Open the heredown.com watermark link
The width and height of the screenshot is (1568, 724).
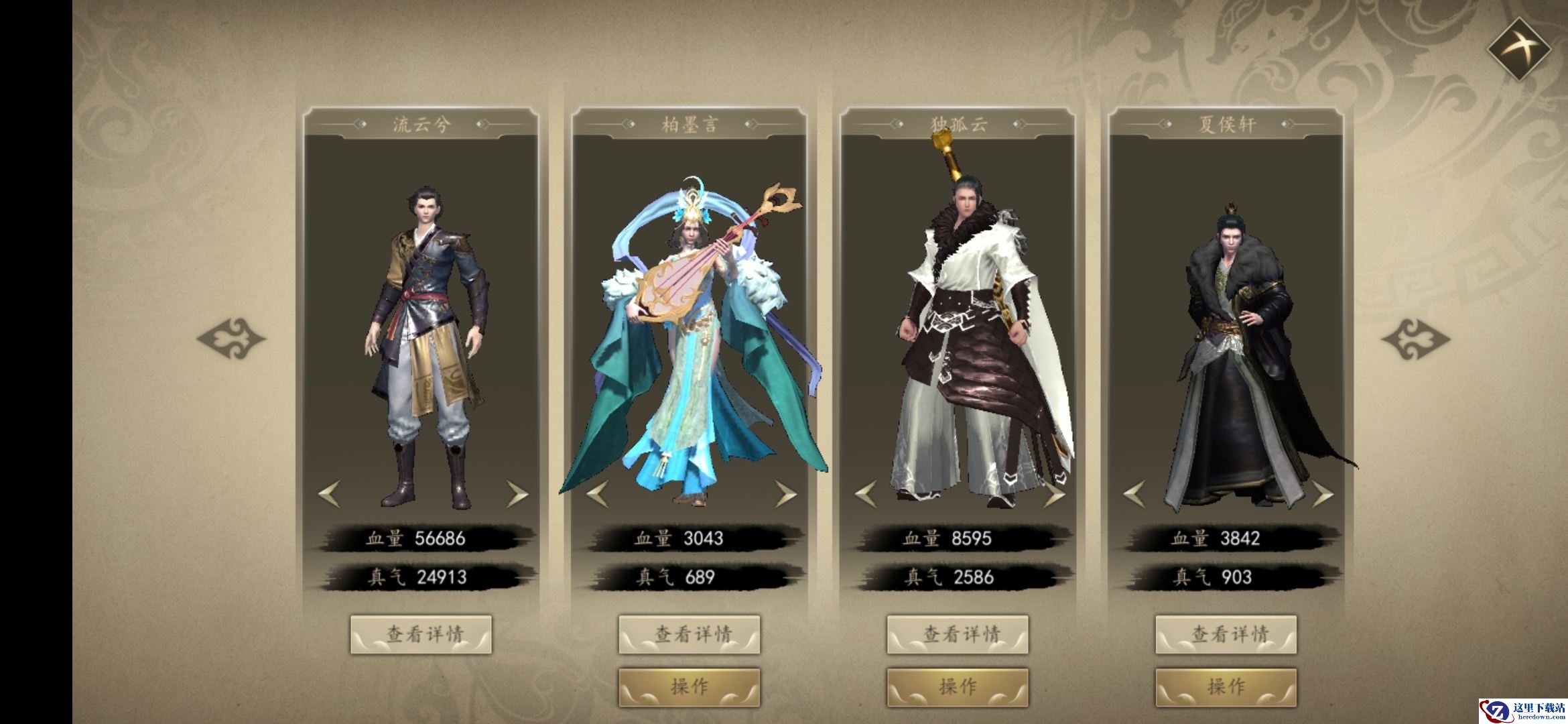[x=1522, y=705]
